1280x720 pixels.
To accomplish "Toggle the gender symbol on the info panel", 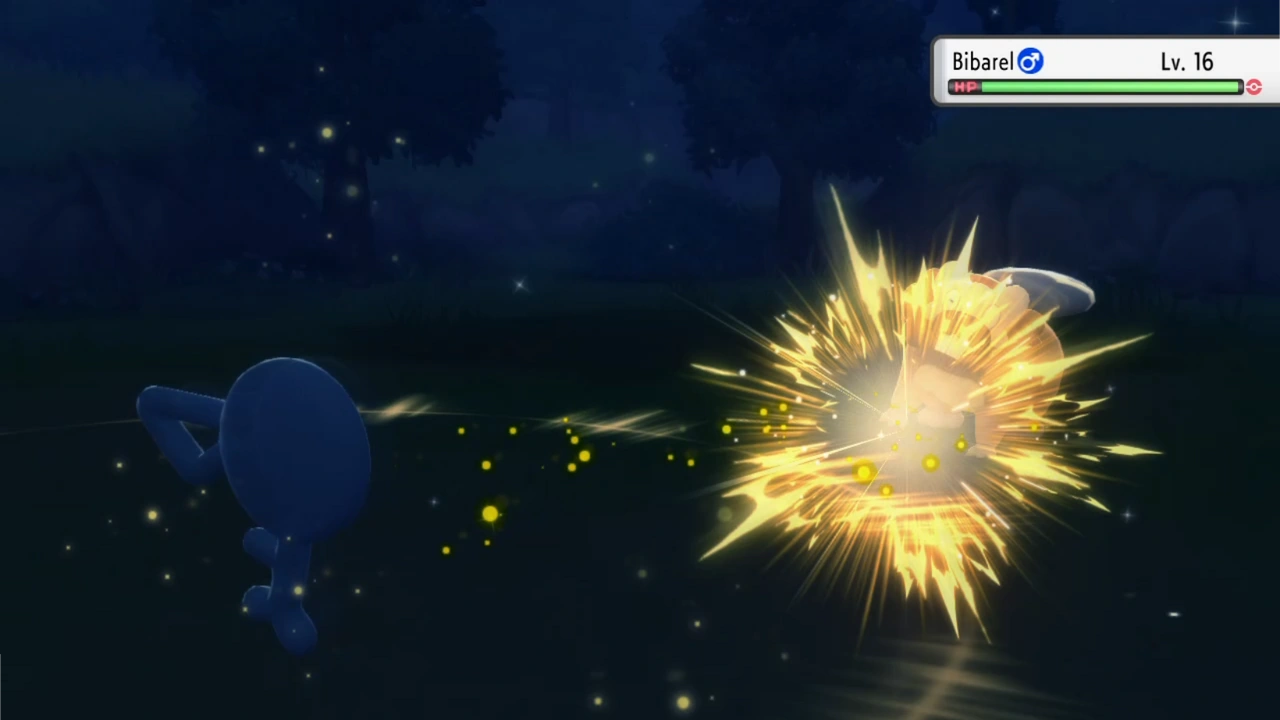I will [x=1030, y=61].
